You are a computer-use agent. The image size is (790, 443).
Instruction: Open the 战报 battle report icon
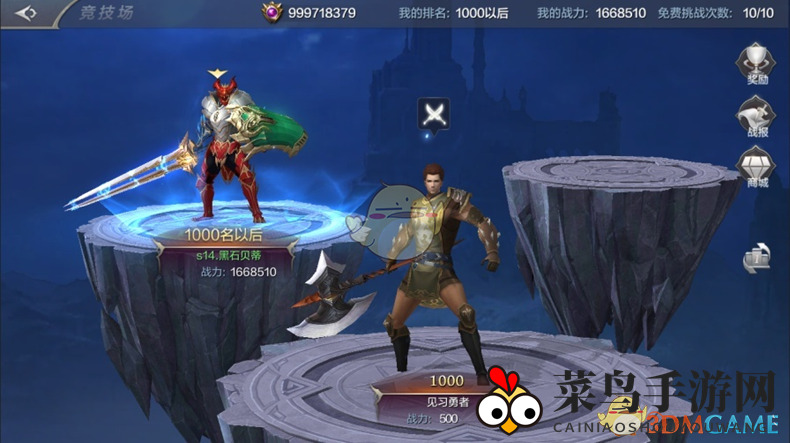(x=757, y=115)
